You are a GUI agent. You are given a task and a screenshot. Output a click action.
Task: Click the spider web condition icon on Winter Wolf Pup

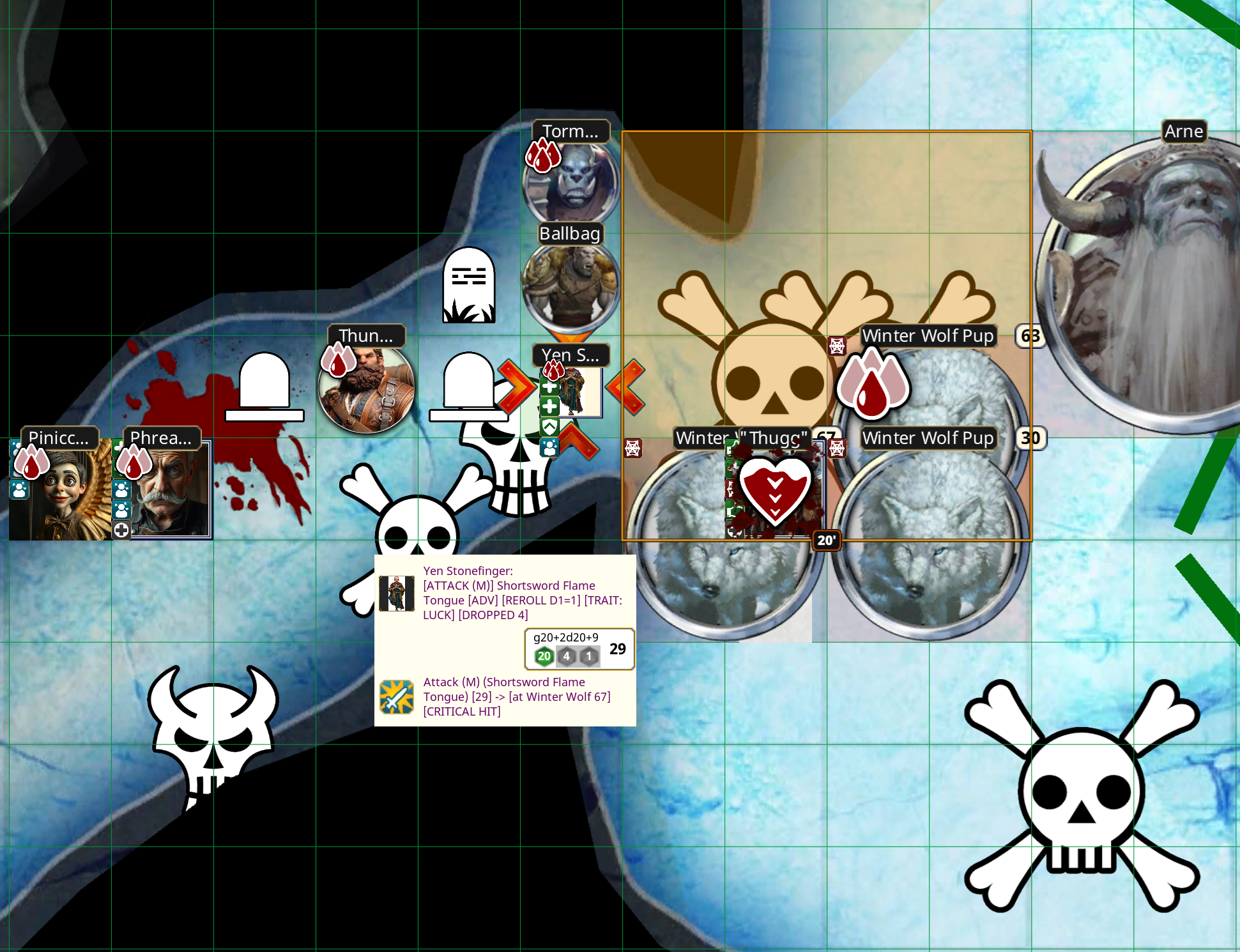pyautogui.click(x=838, y=346)
